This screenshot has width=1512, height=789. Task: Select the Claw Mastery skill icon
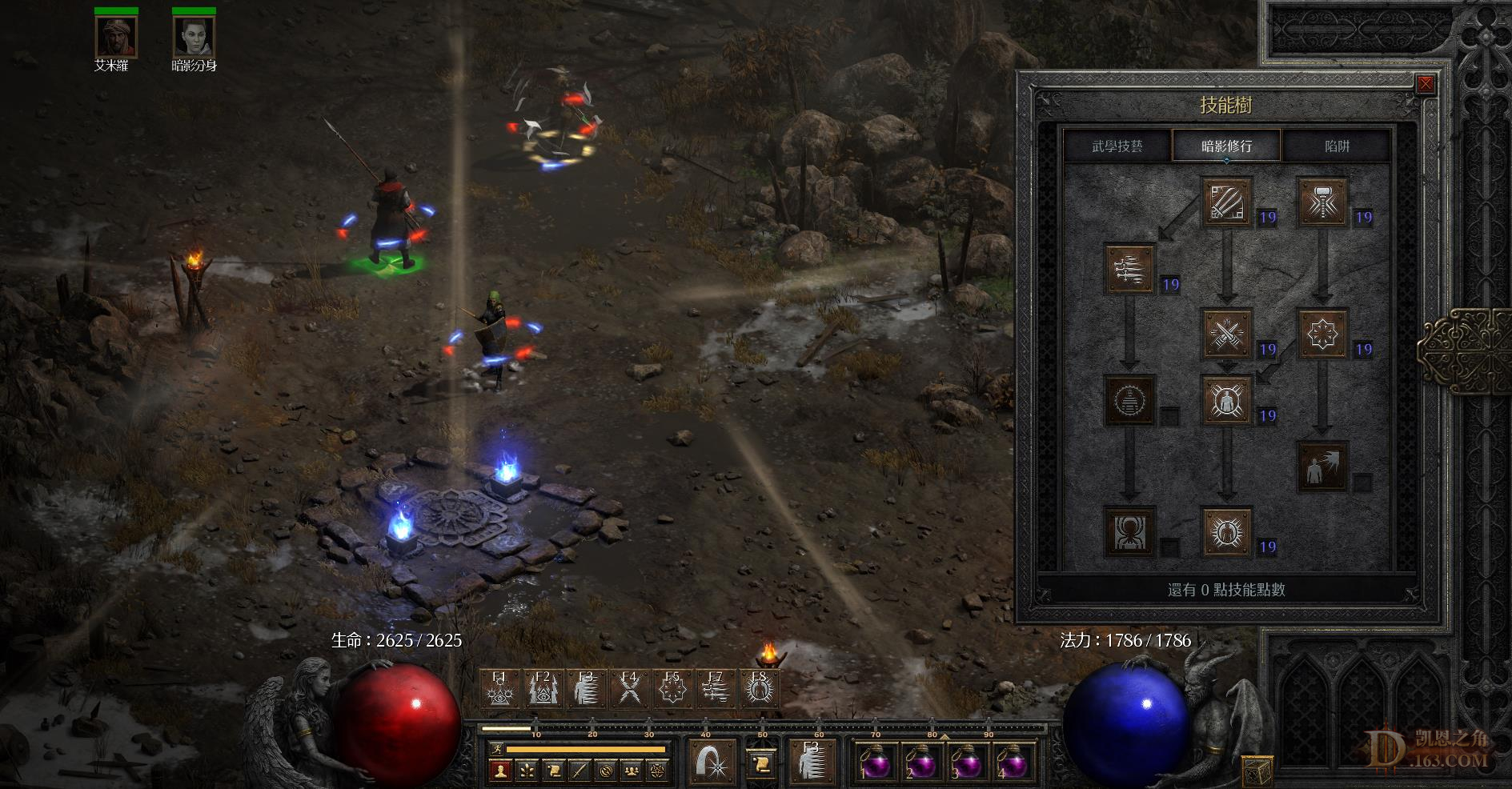pos(1227,202)
